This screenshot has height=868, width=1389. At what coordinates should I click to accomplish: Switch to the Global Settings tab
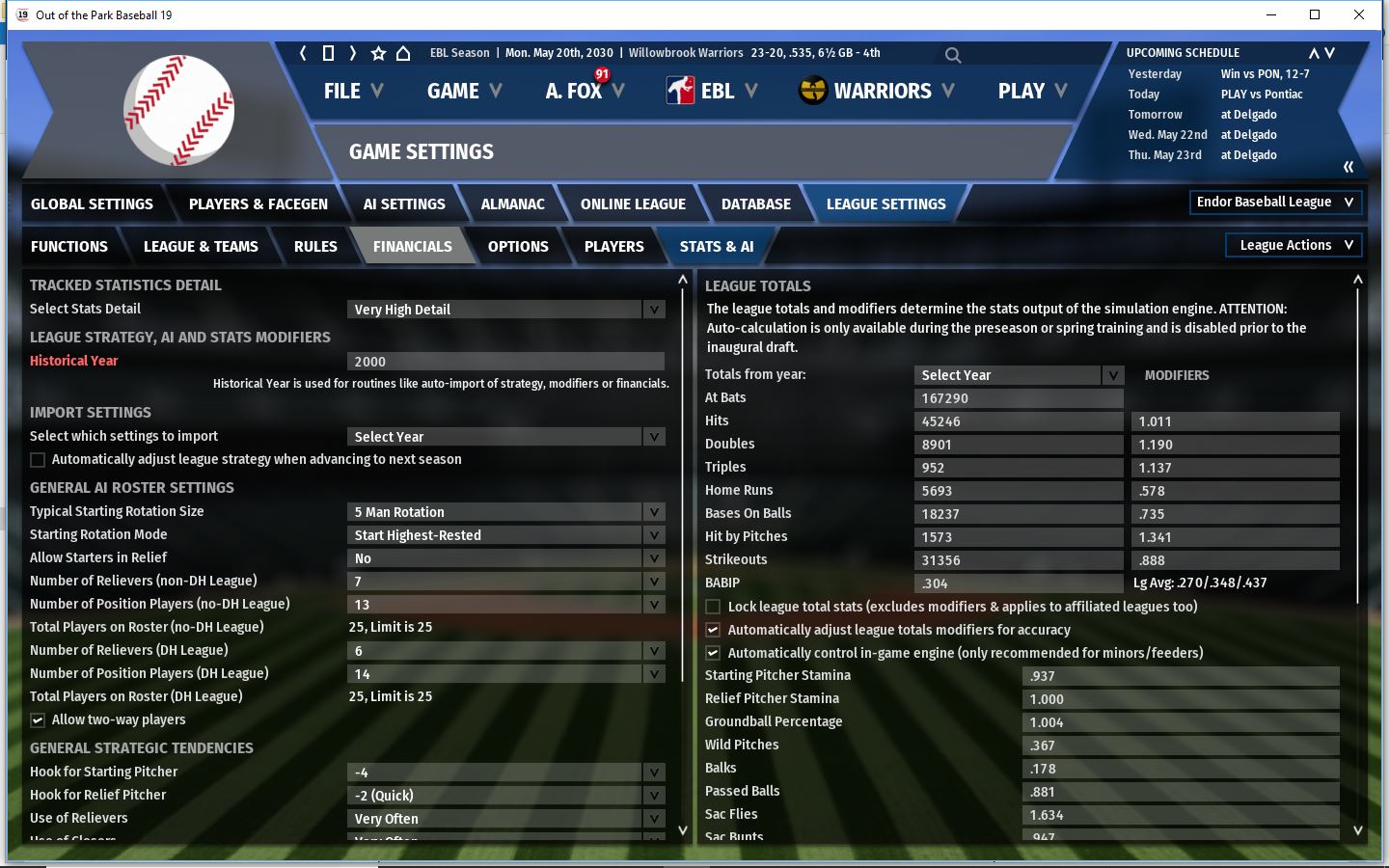coord(92,204)
